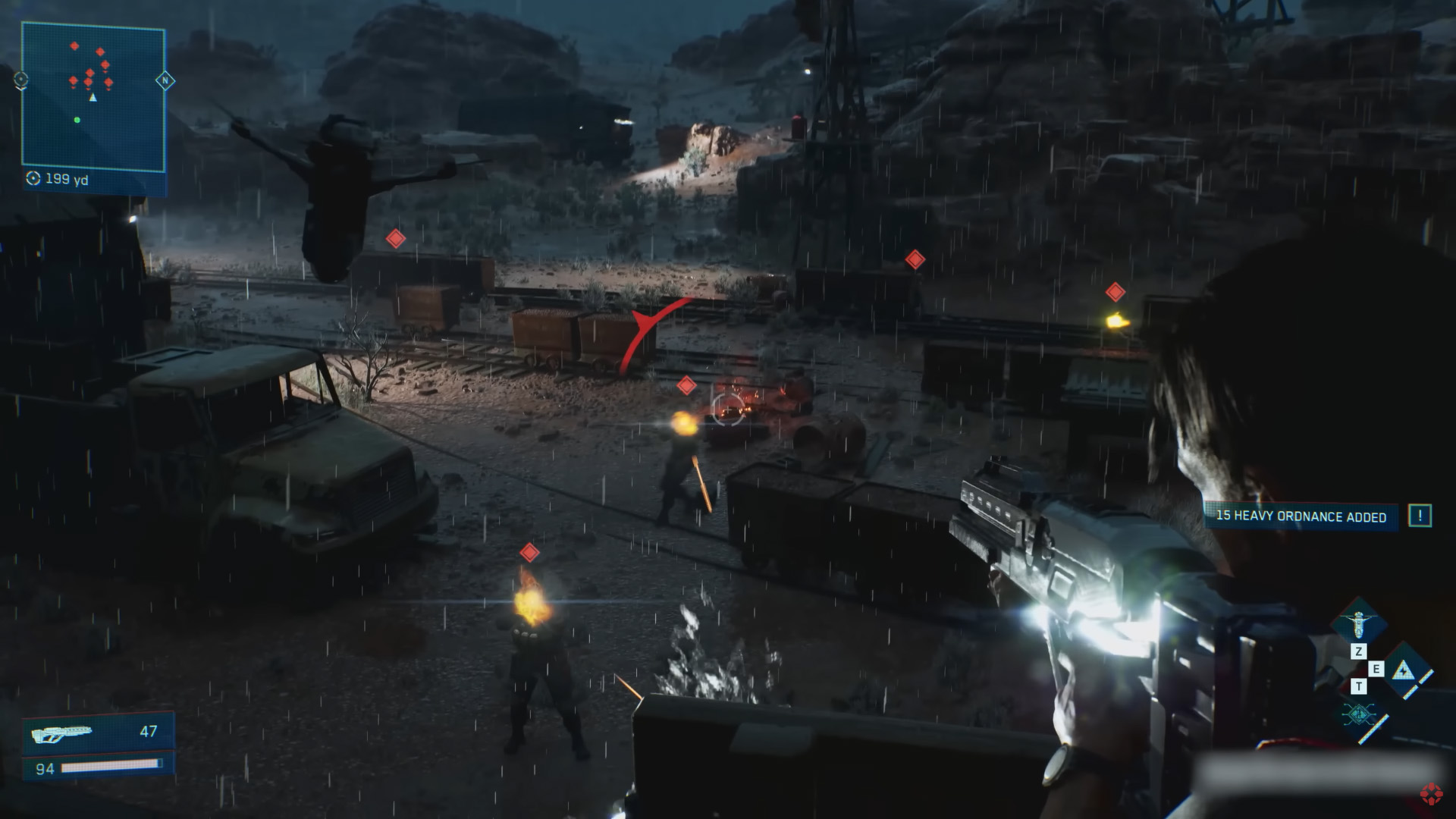
Task: Click the minimap panel
Action: tap(93, 99)
